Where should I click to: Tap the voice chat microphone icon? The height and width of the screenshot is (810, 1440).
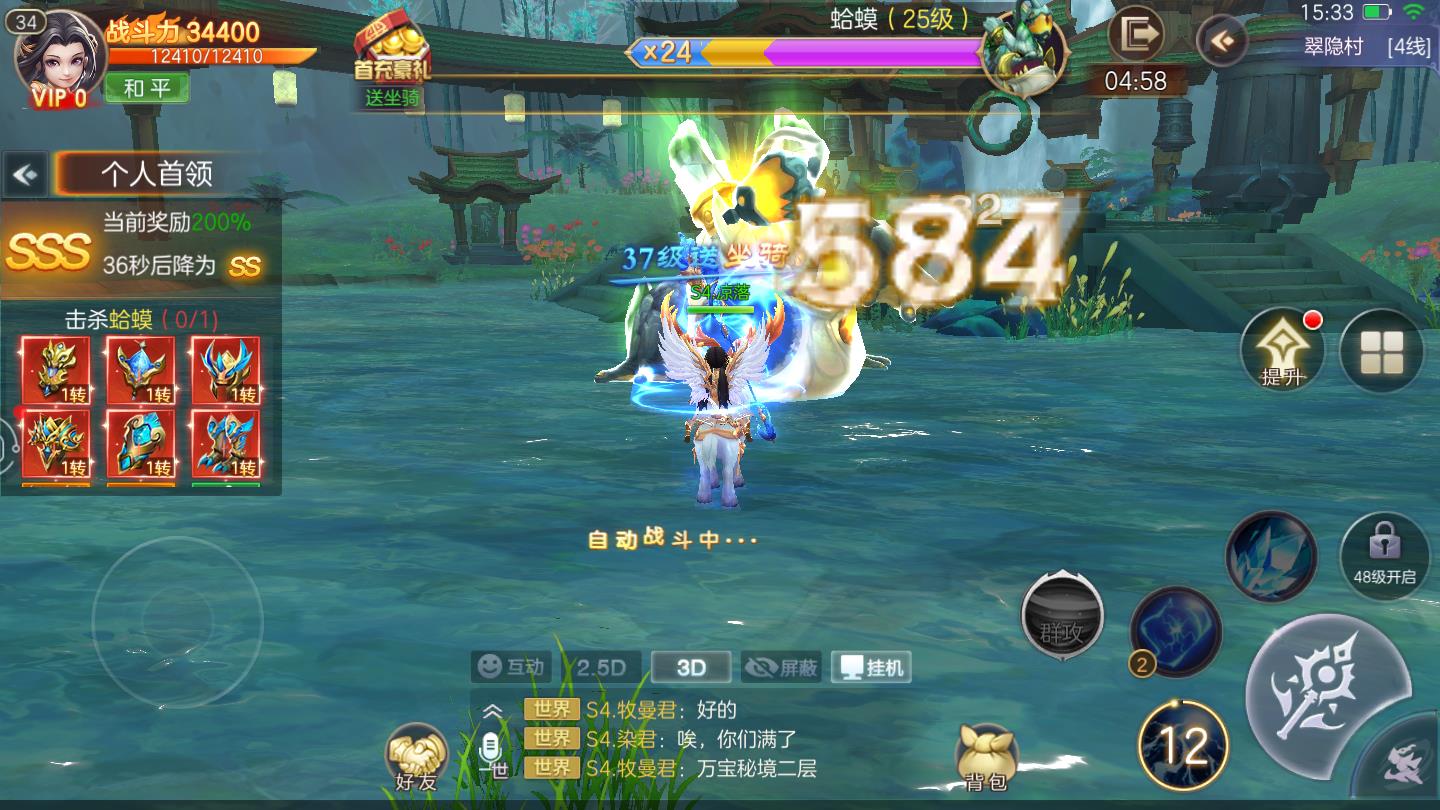tap(490, 745)
